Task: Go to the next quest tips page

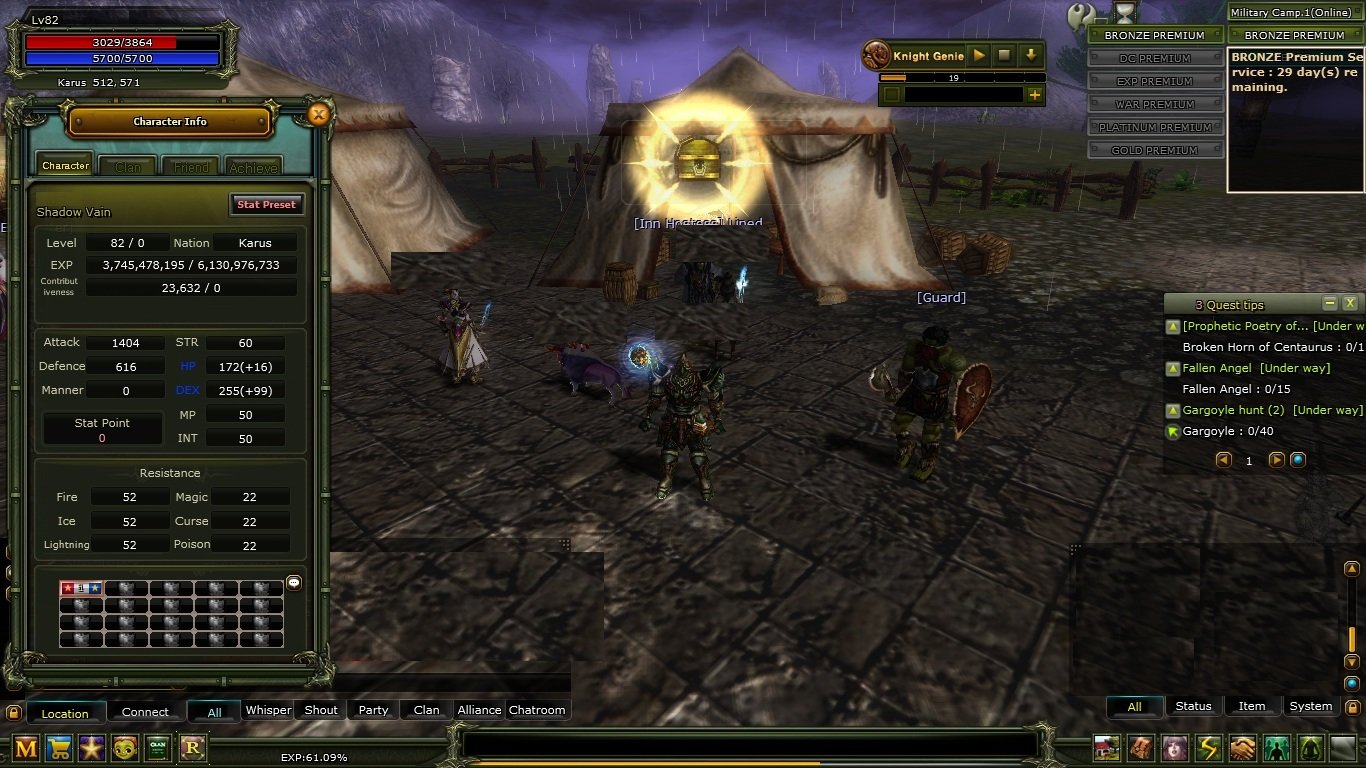Action: (x=1276, y=460)
